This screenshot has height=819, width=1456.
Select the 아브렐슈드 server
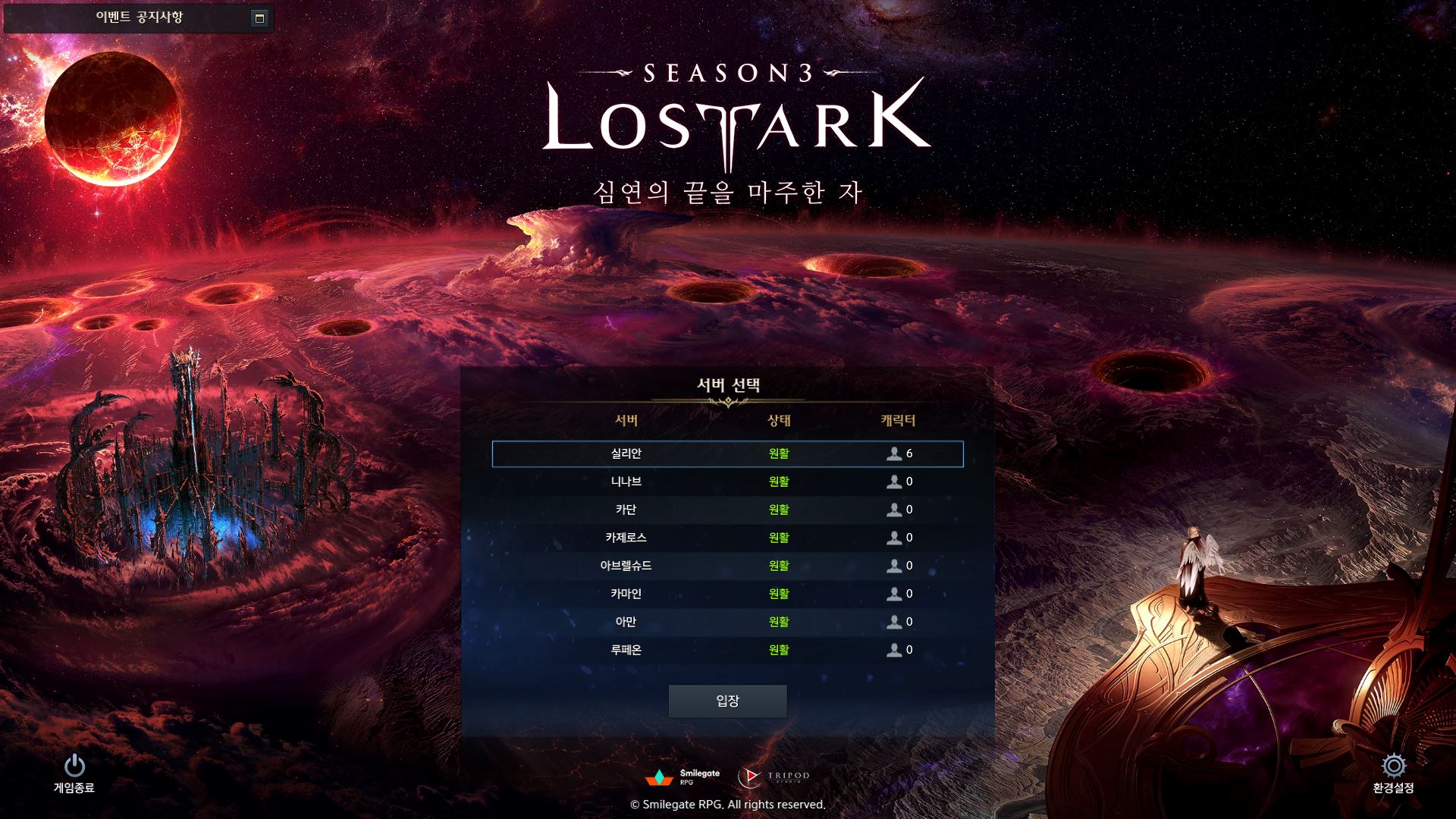point(726,566)
